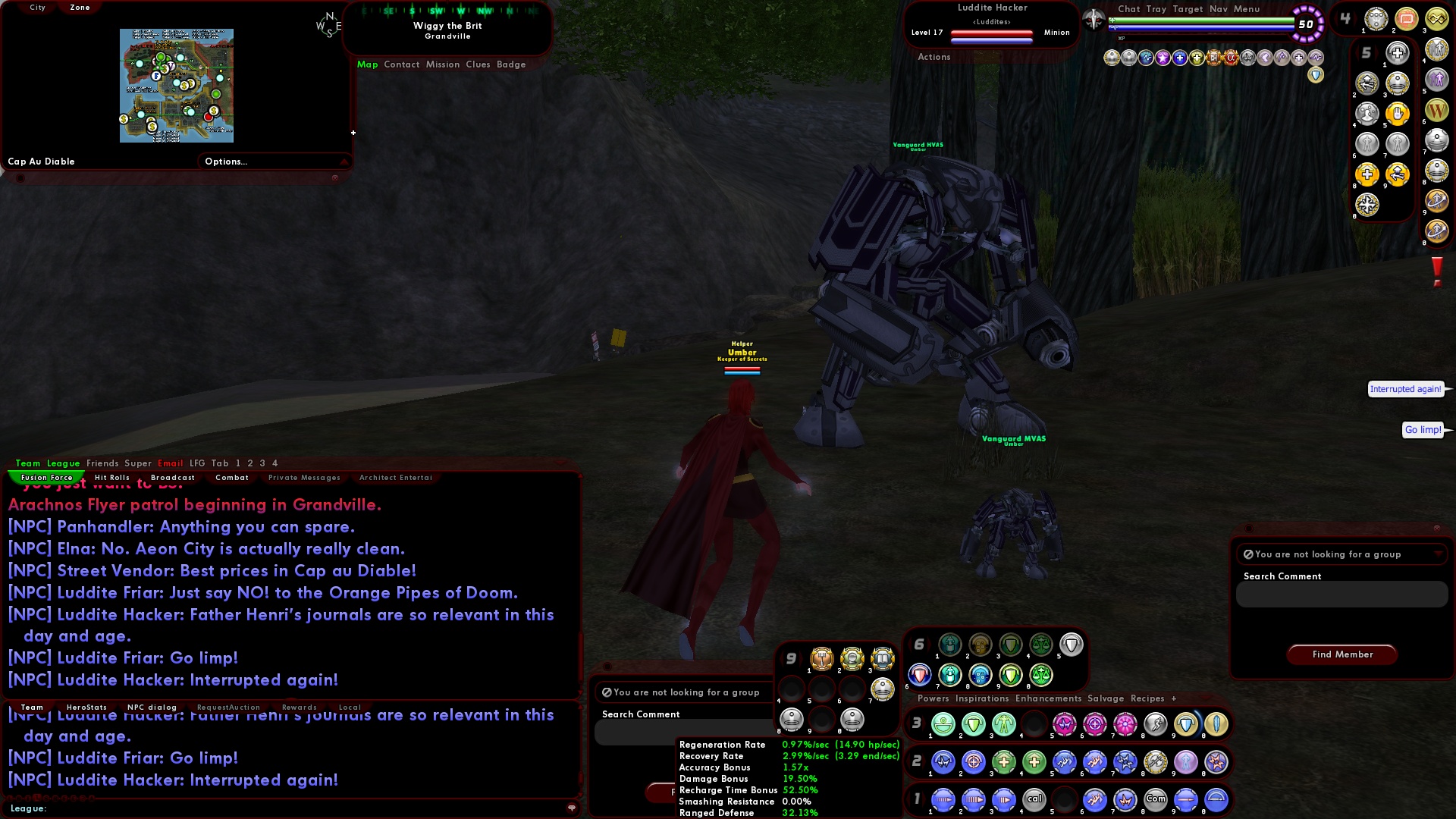The width and height of the screenshot is (1456, 819).
Task: Select the Enhancements tray tab
Action: pyautogui.click(x=1049, y=698)
